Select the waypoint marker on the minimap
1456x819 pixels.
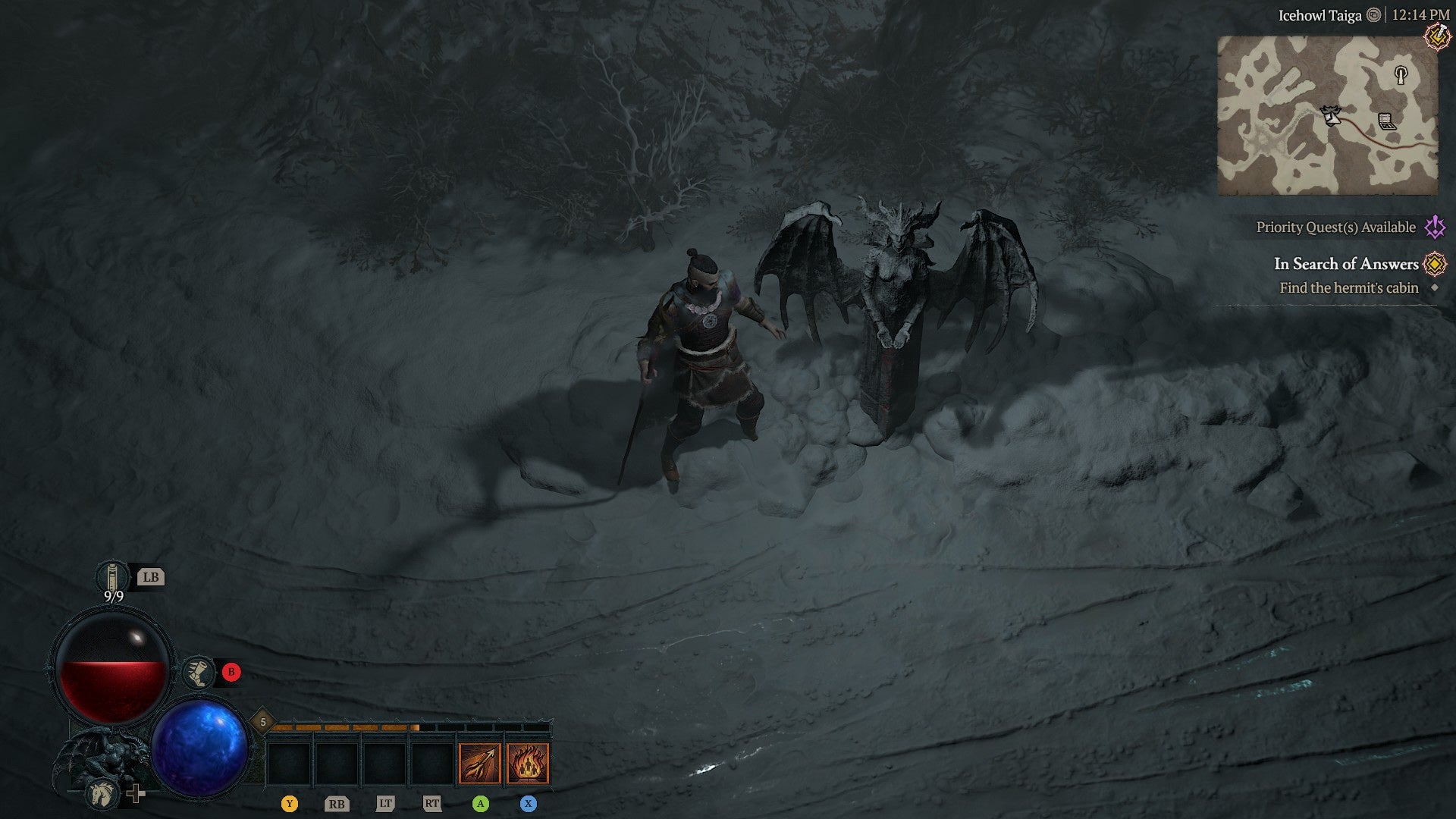pos(1401,75)
